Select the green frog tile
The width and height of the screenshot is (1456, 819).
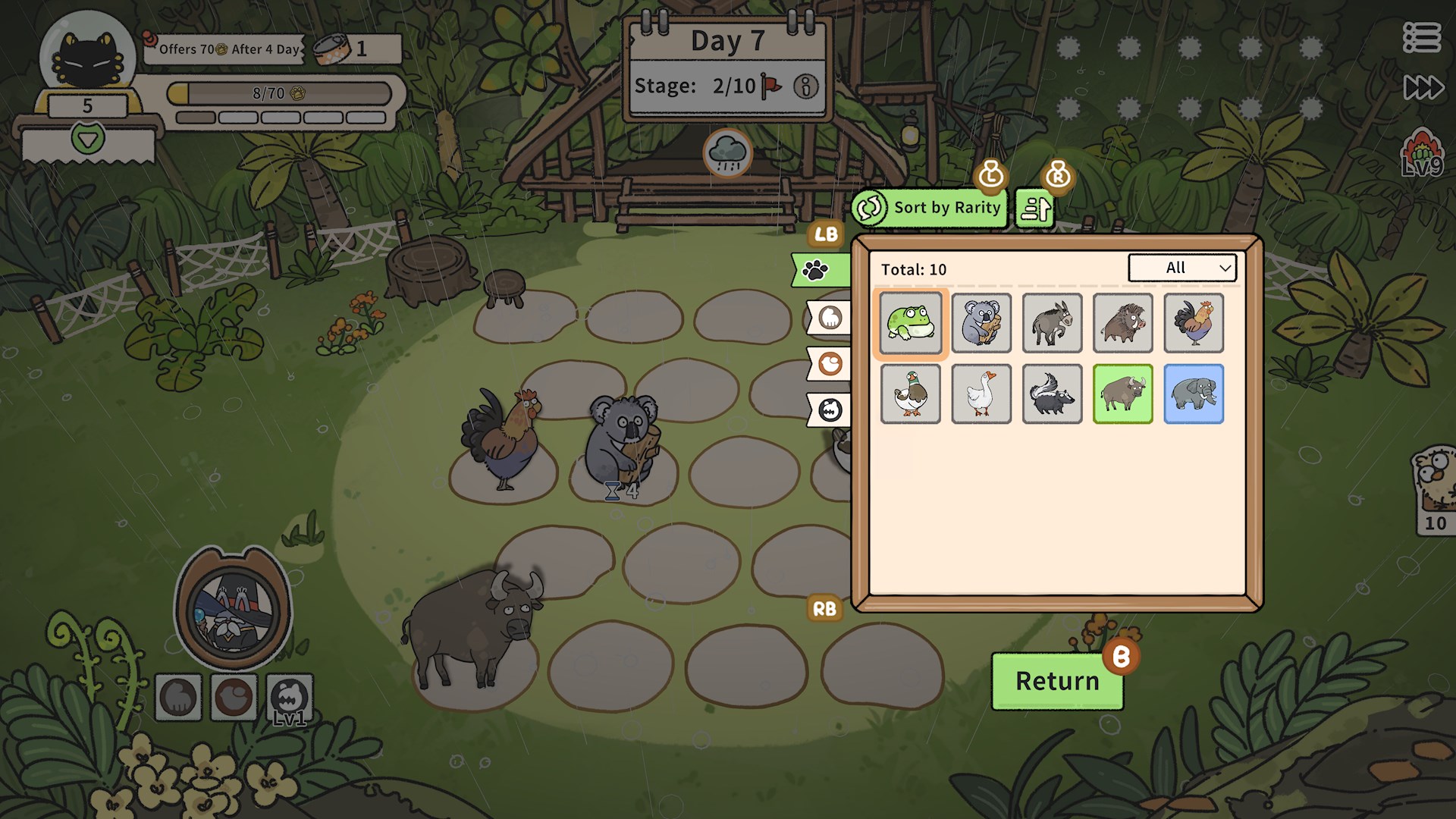[911, 323]
